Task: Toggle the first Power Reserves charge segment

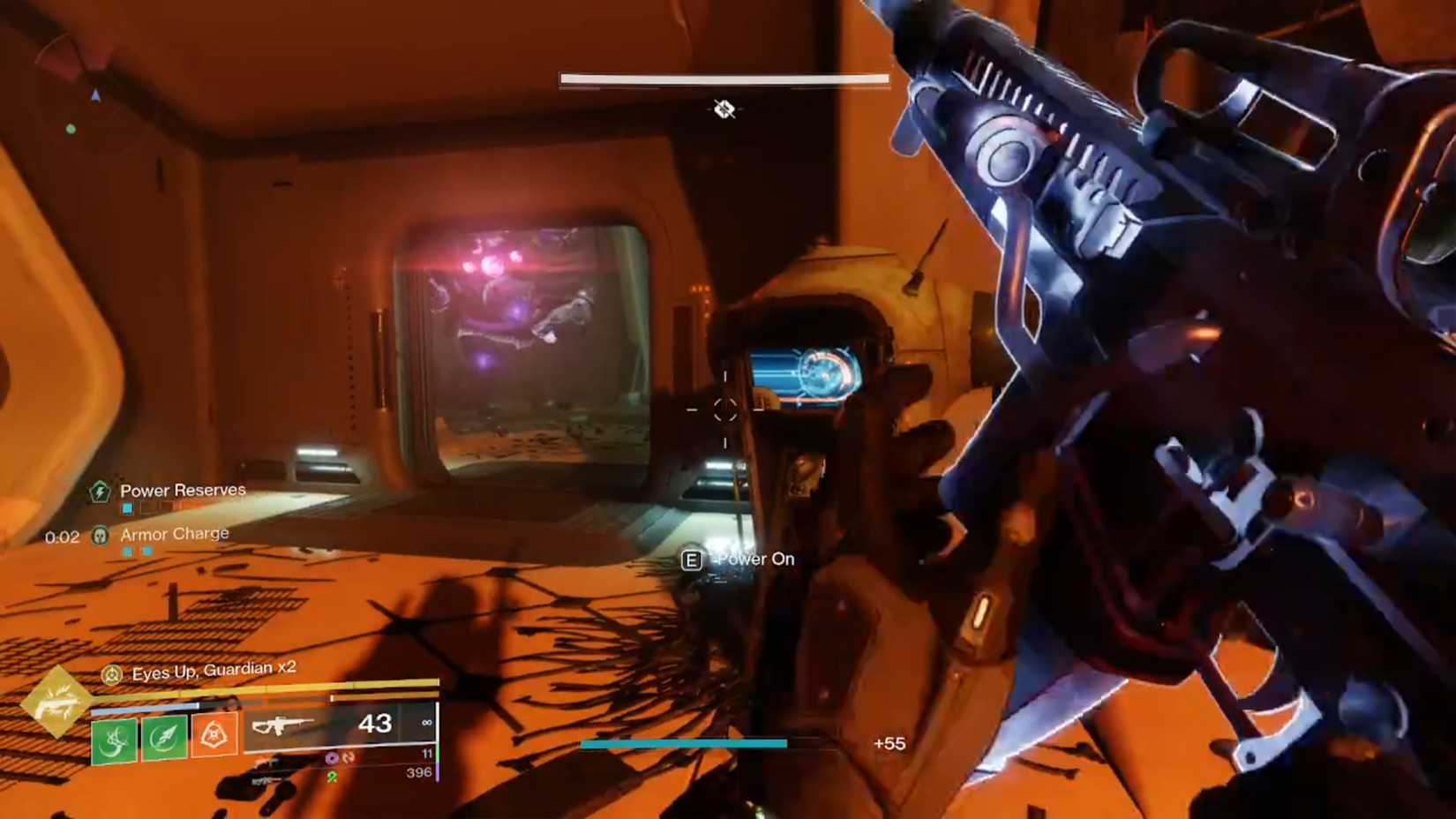Action: click(127, 508)
